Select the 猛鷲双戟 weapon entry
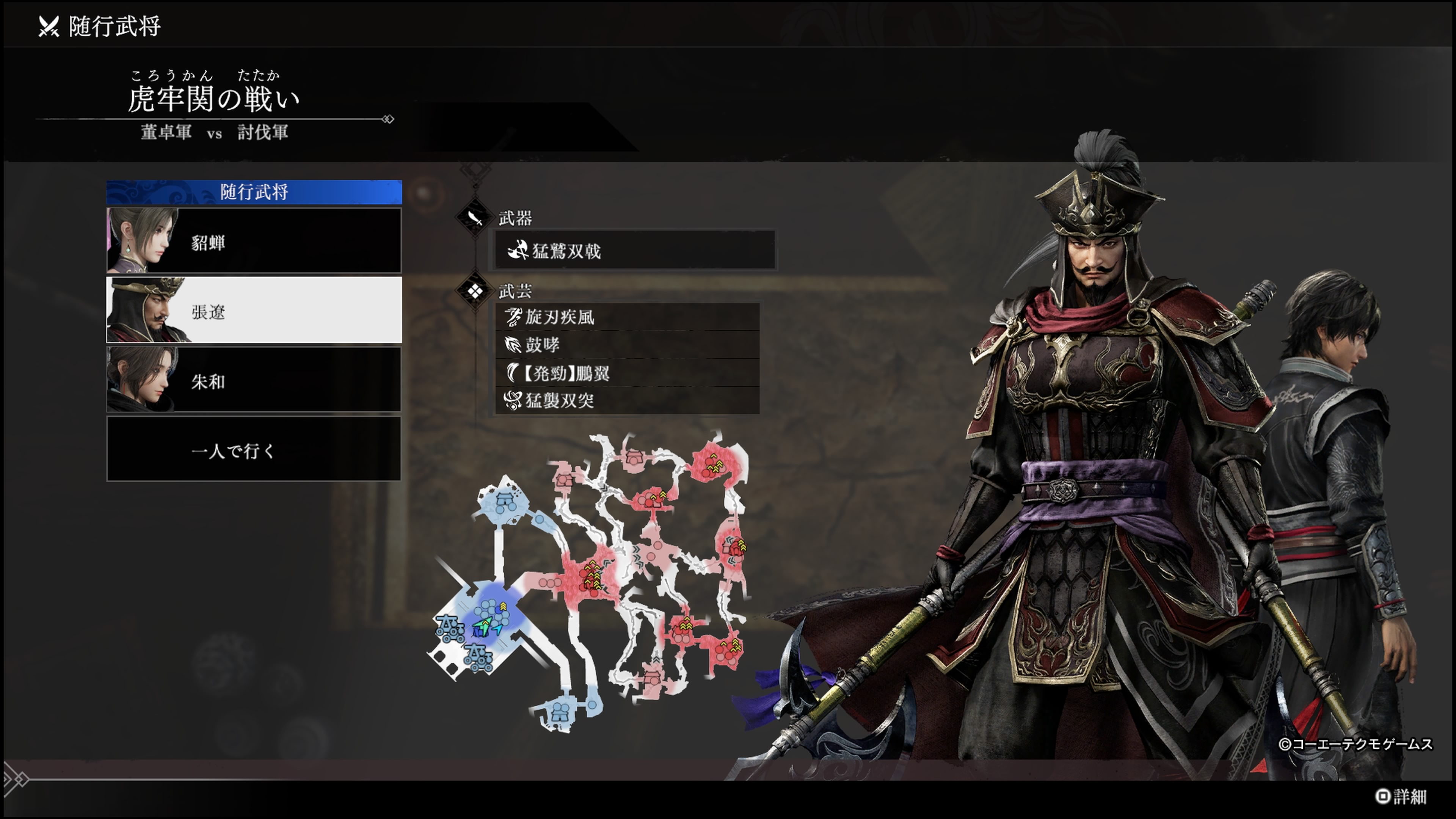The image size is (1456, 819). tap(634, 250)
